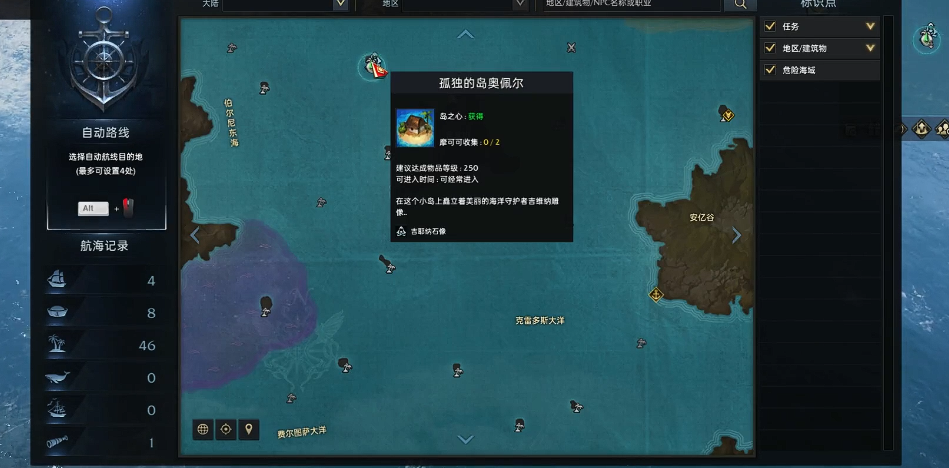949x468 pixels.
Task: Select the spyglass sailing record row
Action: click(x=100, y=443)
